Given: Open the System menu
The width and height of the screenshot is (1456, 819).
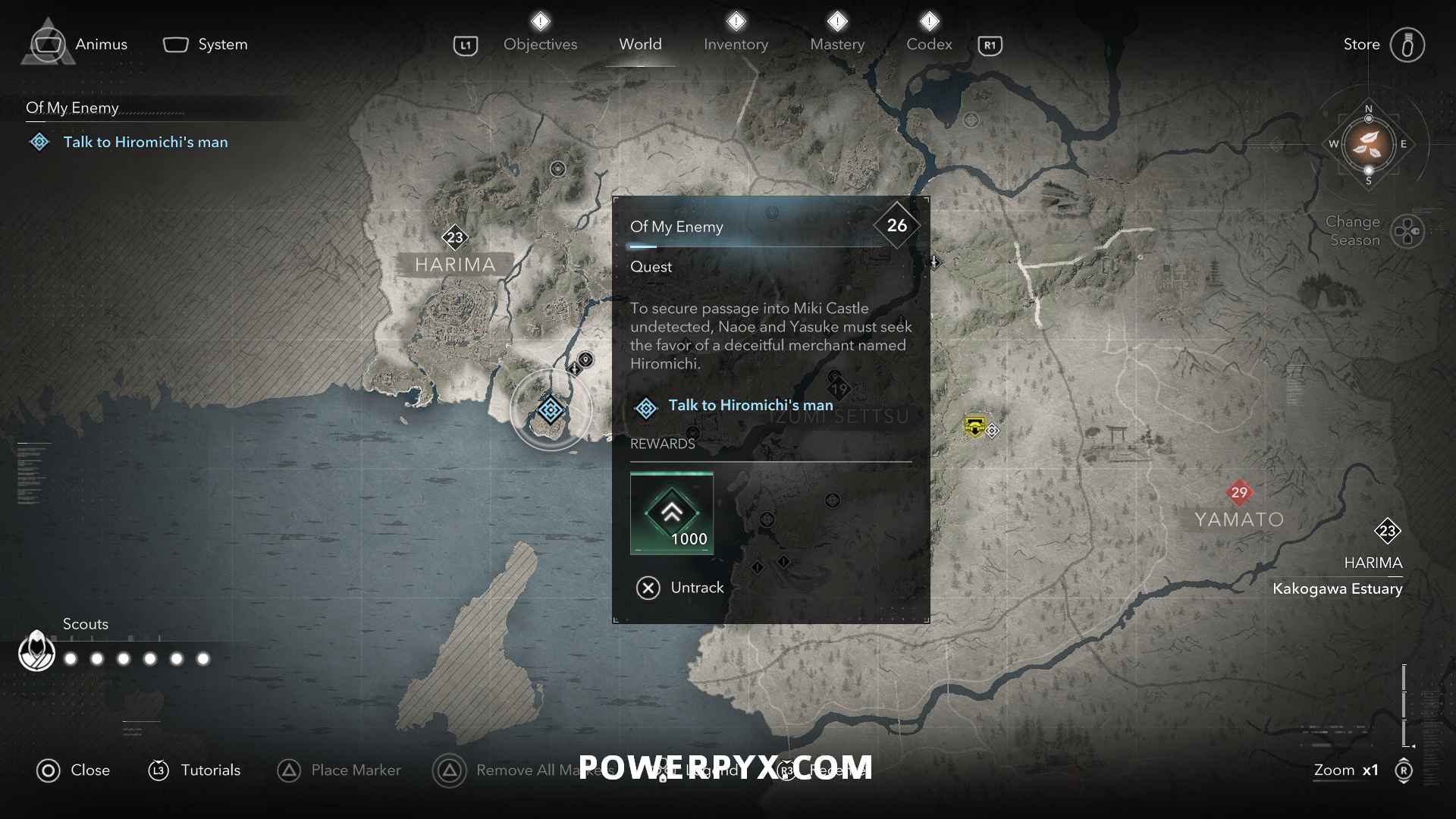Looking at the screenshot, I should click(206, 44).
